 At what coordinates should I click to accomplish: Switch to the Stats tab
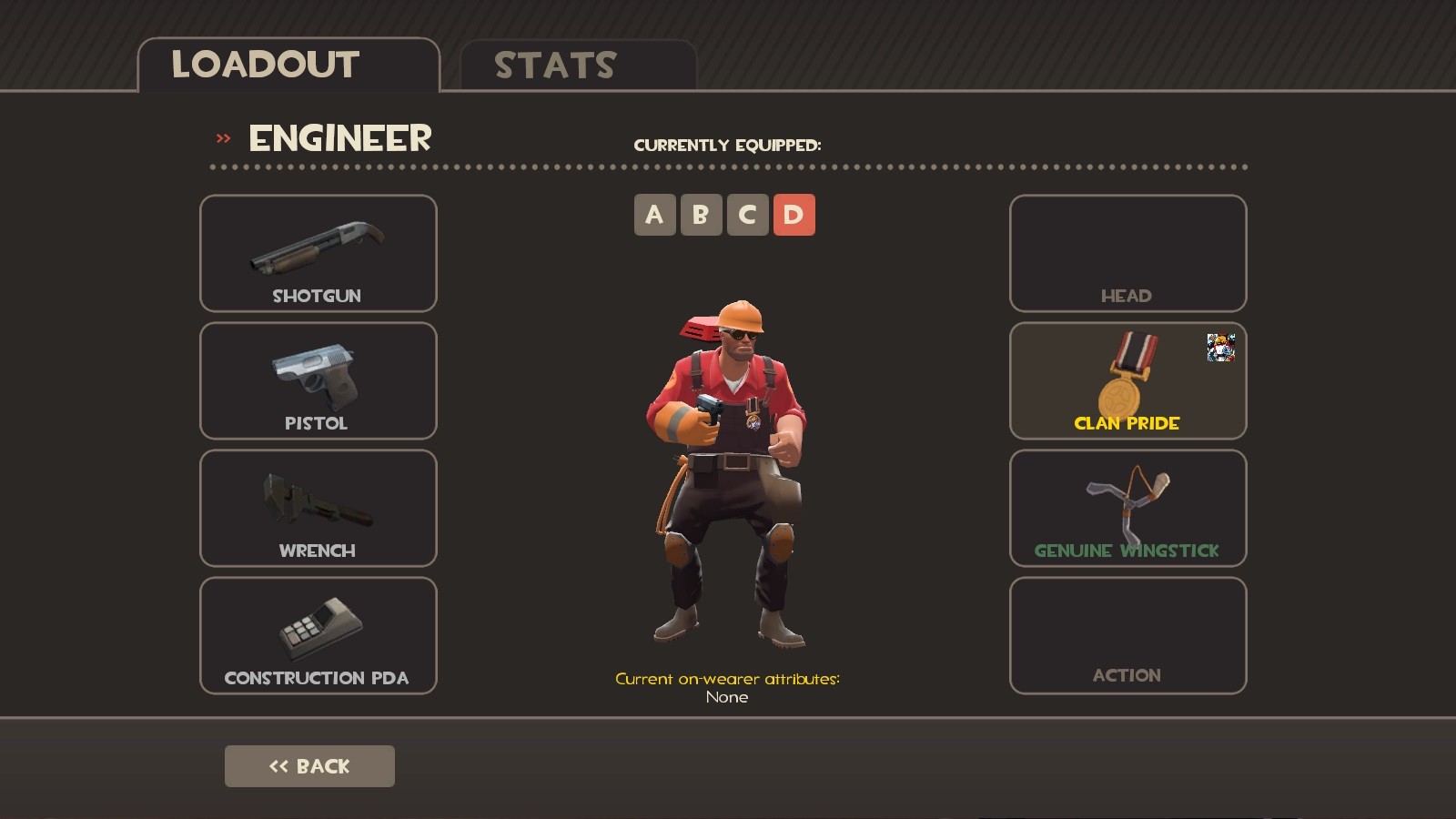pos(553,64)
